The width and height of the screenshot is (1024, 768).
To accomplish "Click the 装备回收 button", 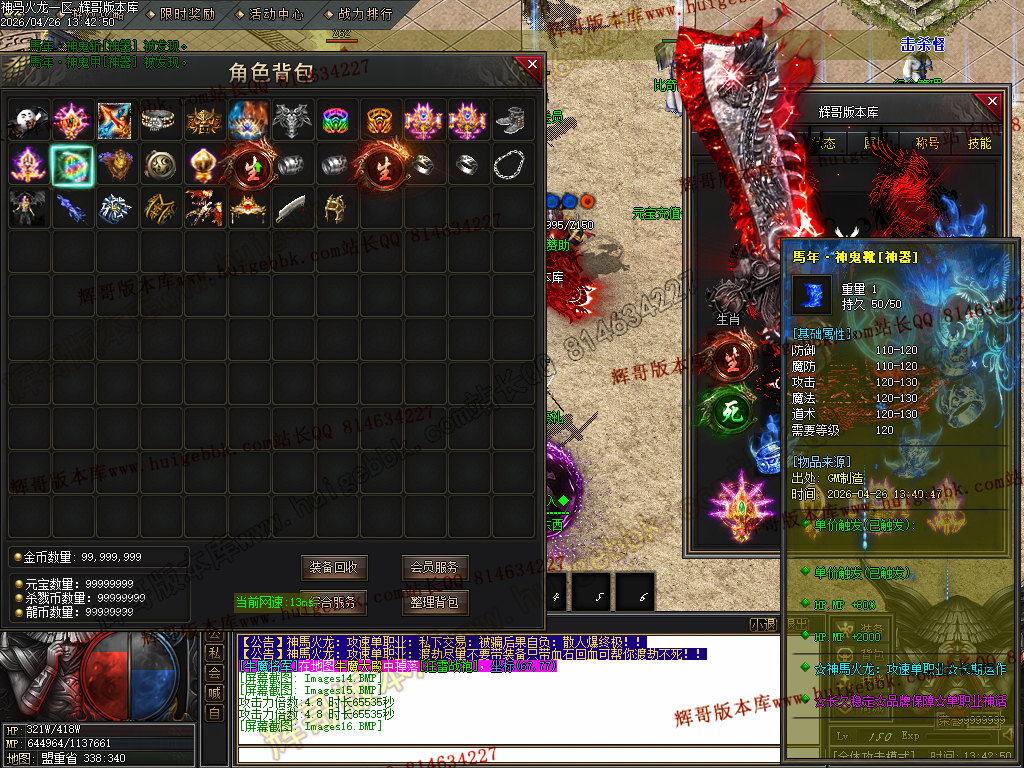I will tap(335, 567).
